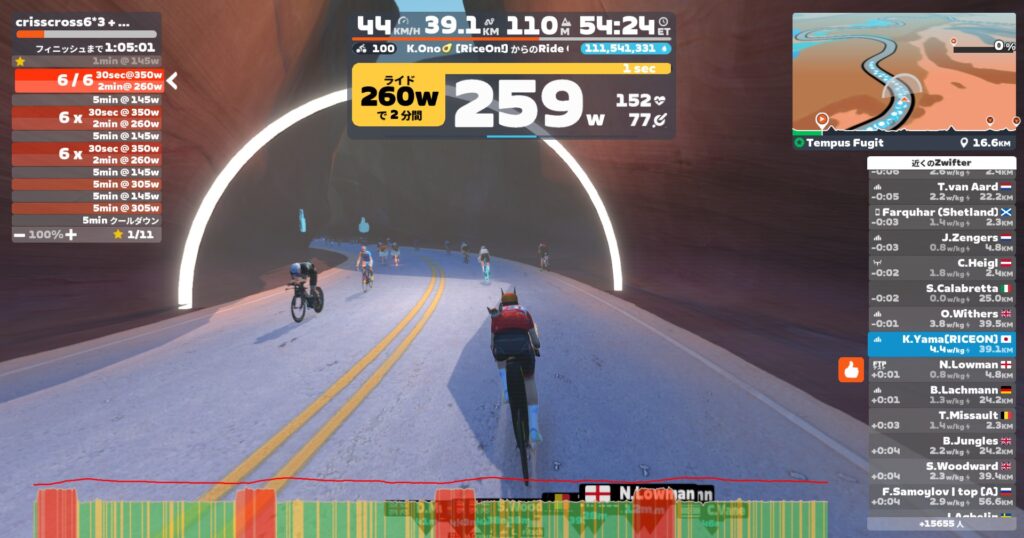Select T.van Aard in the nearby riders list
Screen dimensions: 1024x538
tap(941, 189)
